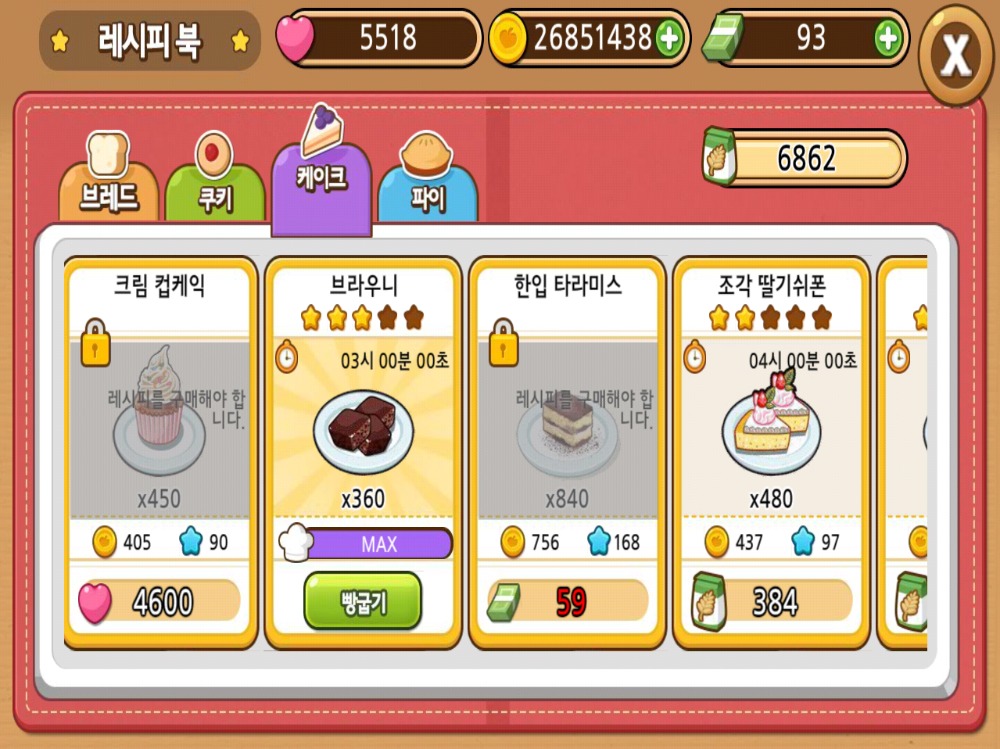This screenshot has width=1000, height=749.
Task: Tap the green 빵굽기 bake button
Action: [x=362, y=602]
